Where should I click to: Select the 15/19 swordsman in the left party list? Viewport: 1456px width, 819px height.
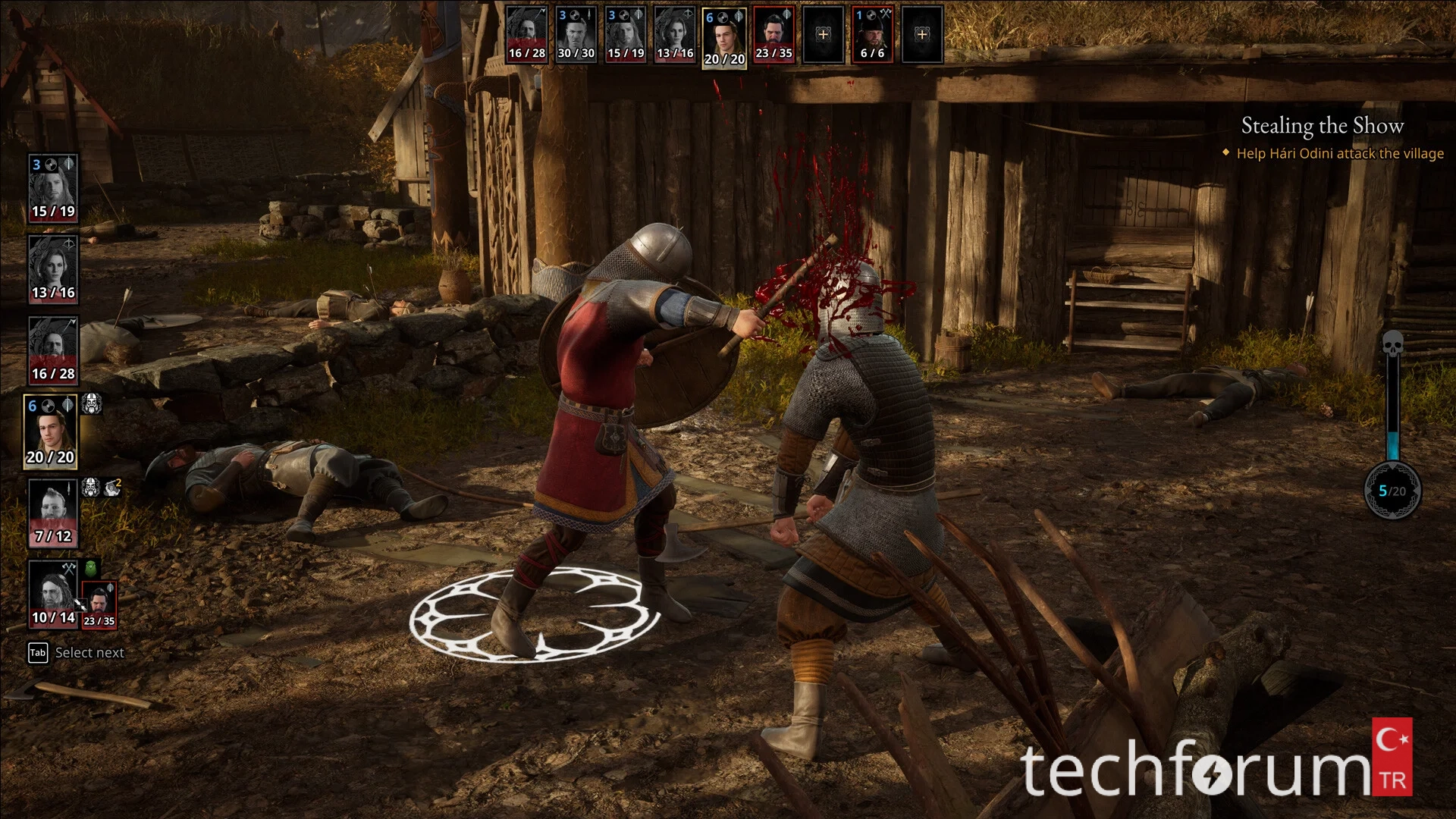[x=53, y=188]
